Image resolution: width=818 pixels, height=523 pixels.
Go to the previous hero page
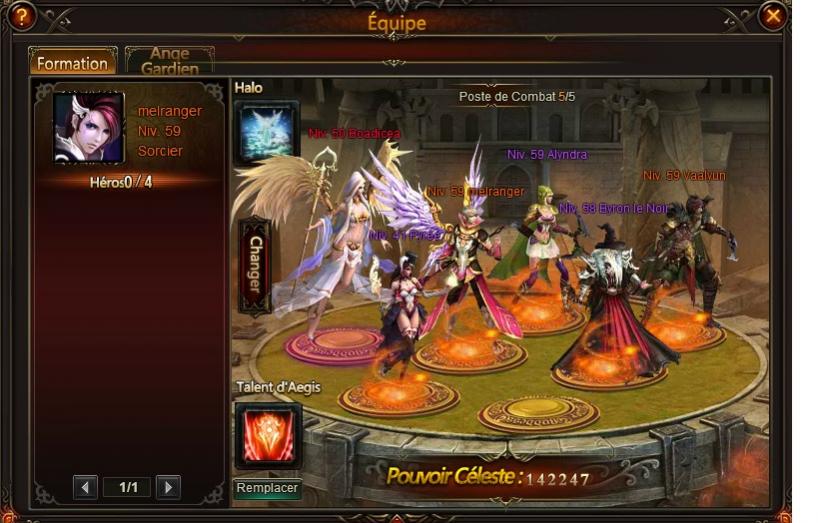(85, 487)
